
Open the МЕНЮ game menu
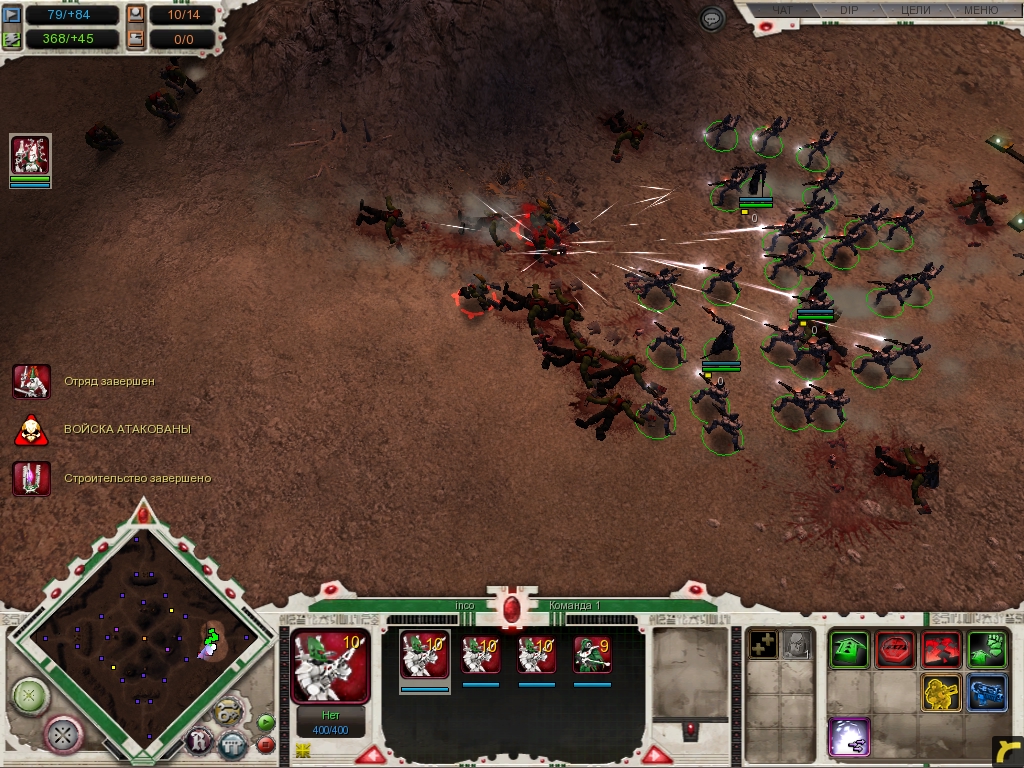point(980,10)
